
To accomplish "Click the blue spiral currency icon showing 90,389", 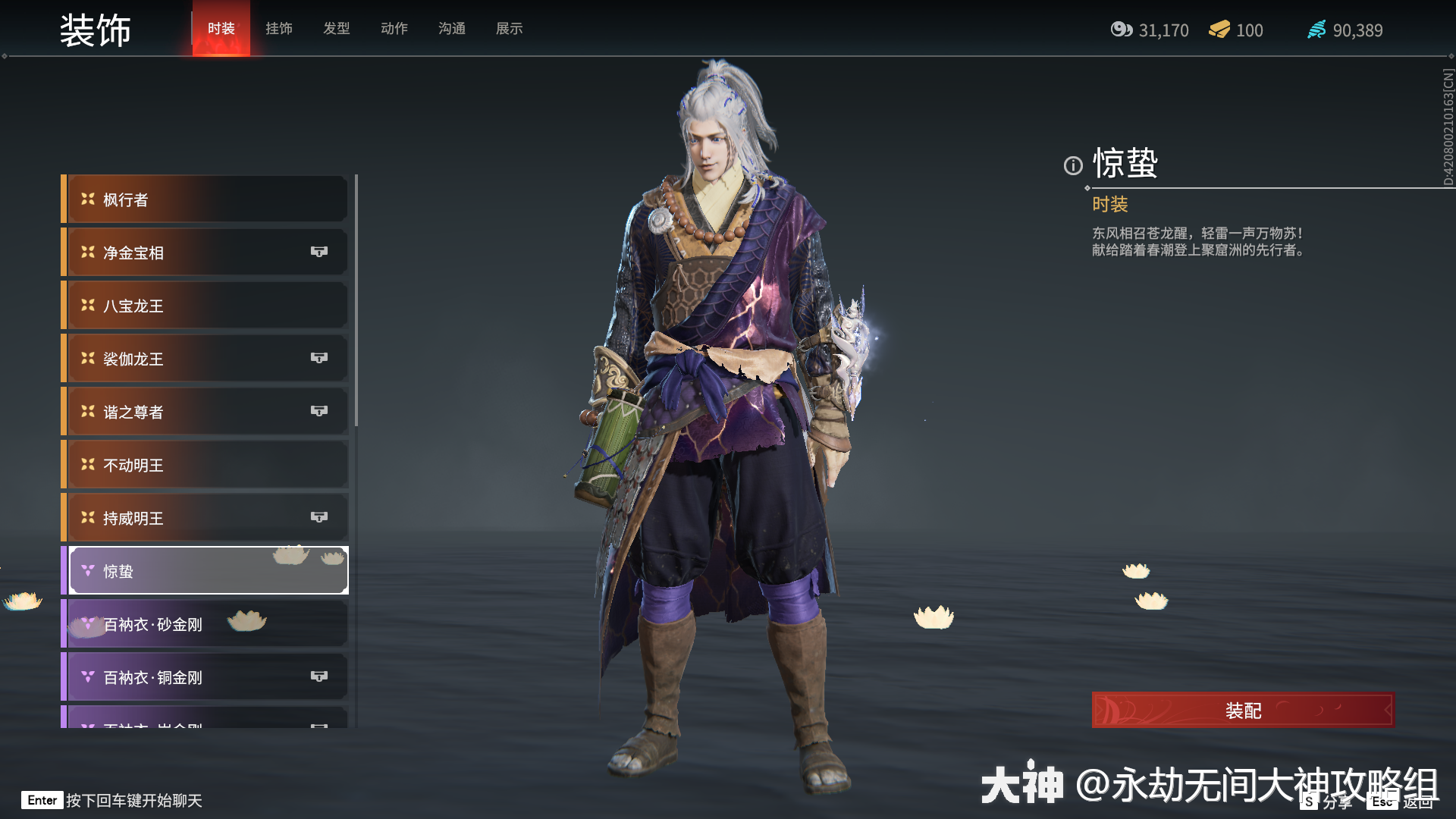I will point(1317,30).
